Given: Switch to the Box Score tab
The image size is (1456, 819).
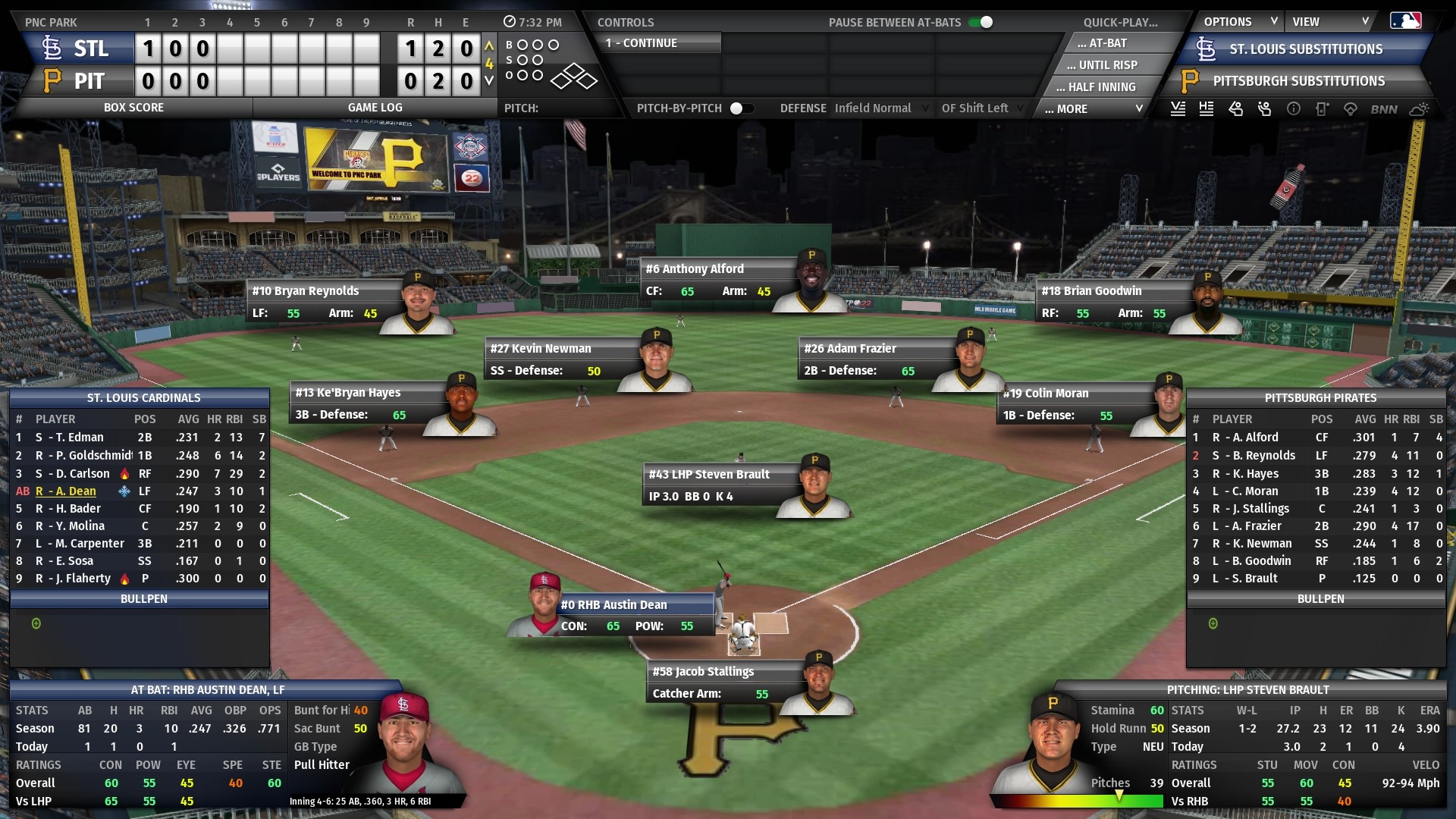Looking at the screenshot, I should 134,107.
